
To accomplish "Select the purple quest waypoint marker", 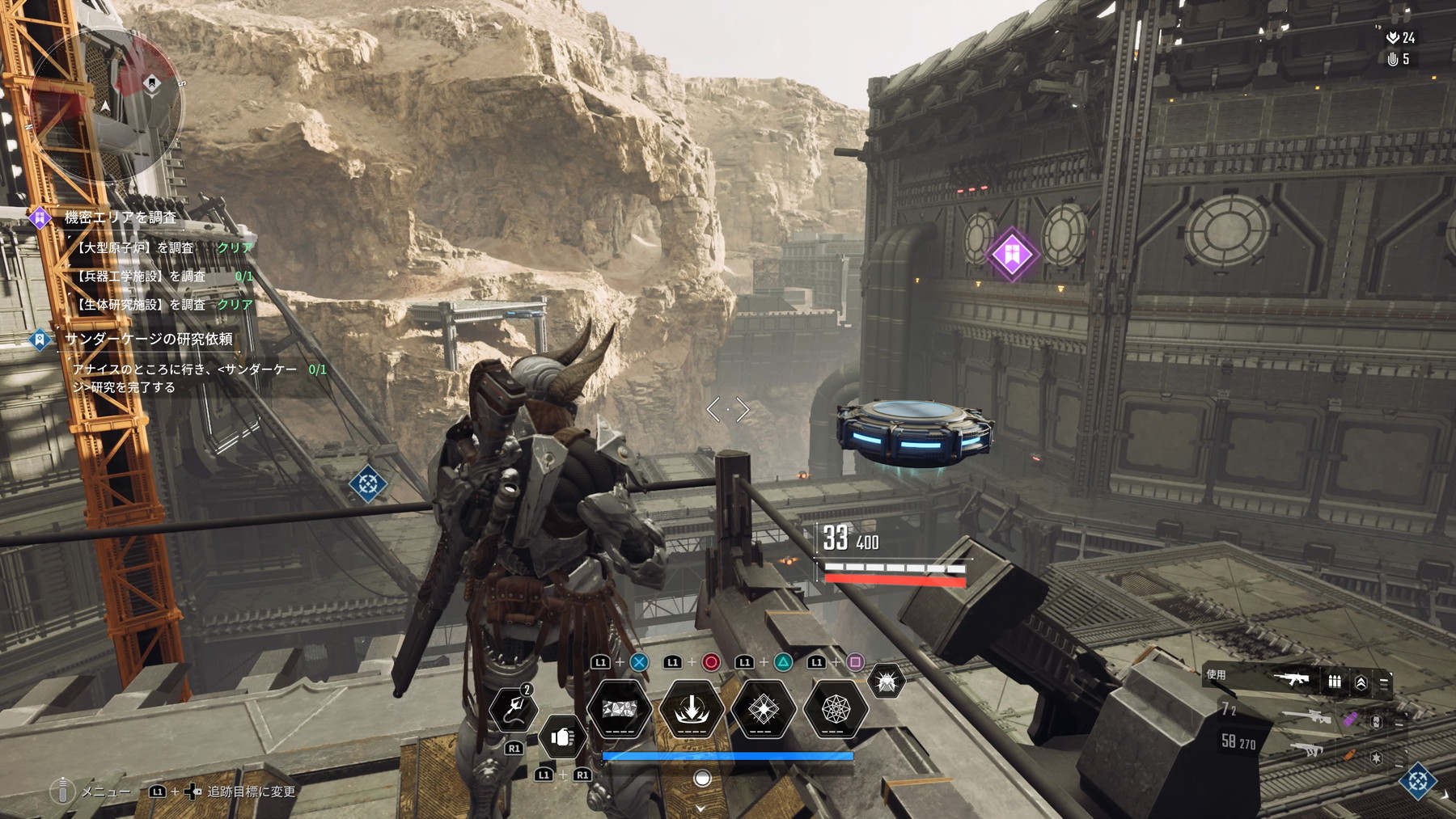I will coord(1011,255).
